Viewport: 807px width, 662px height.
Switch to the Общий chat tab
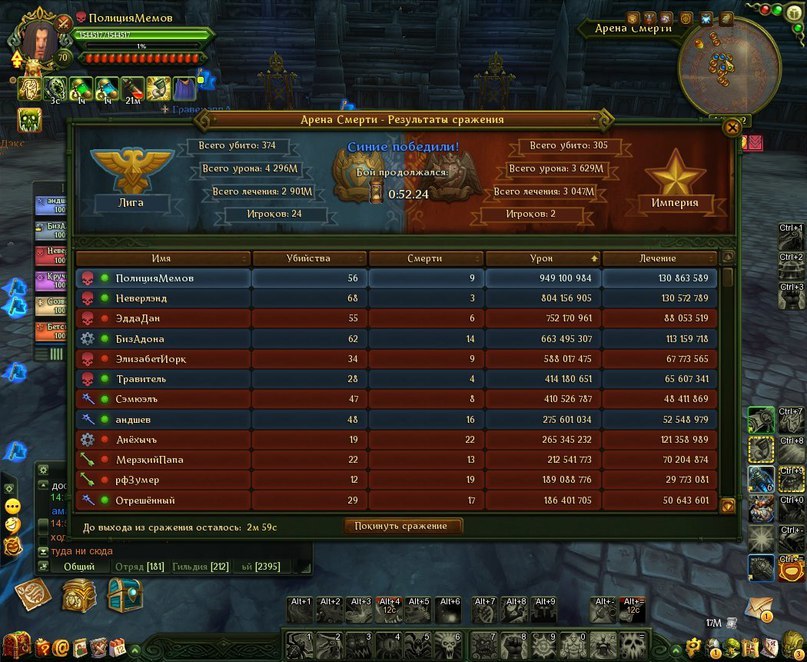click(79, 567)
